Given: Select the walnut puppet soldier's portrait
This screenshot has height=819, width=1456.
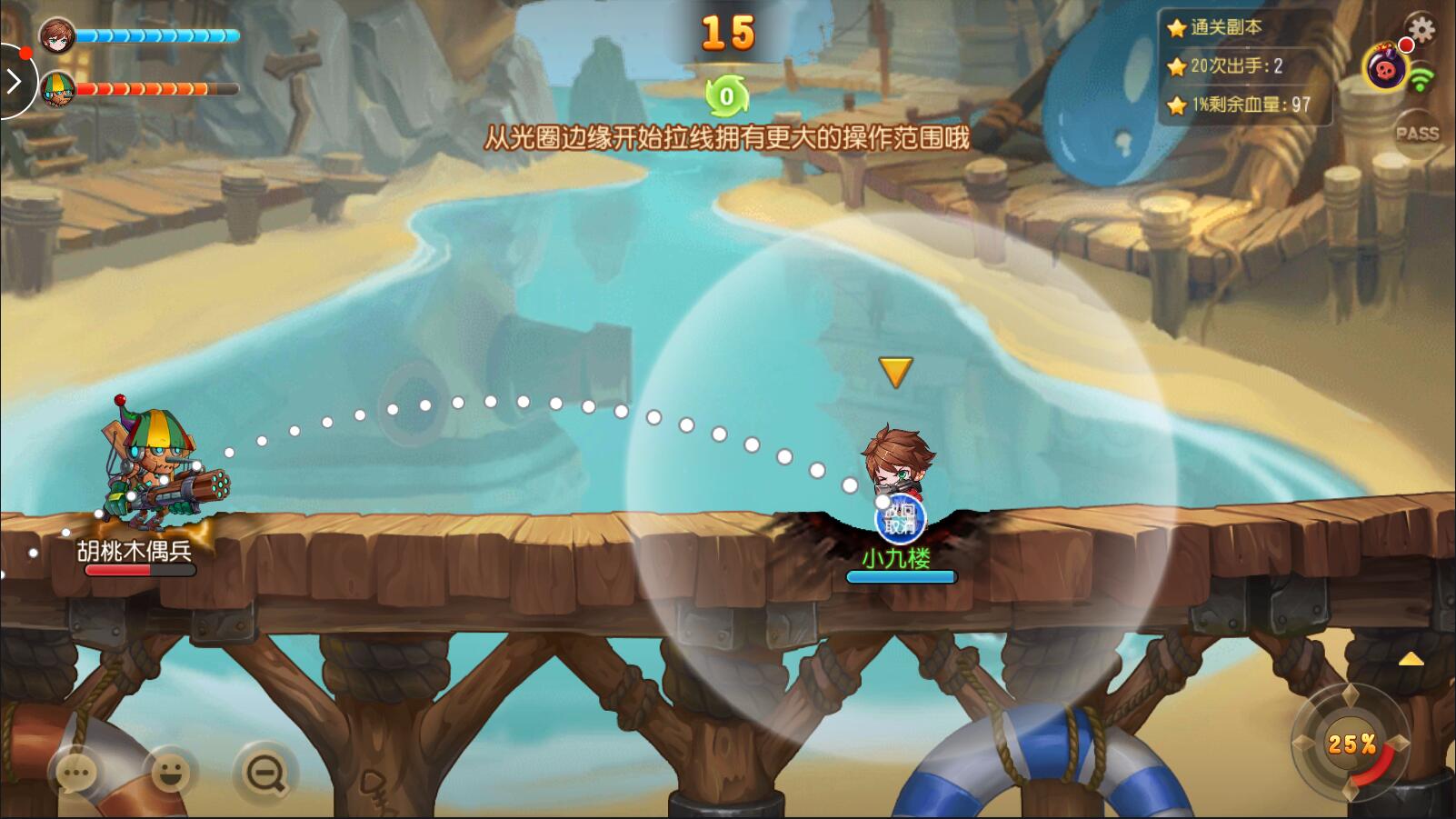Looking at the screenshot, I should pyautogui.click(x=57, y=89).
